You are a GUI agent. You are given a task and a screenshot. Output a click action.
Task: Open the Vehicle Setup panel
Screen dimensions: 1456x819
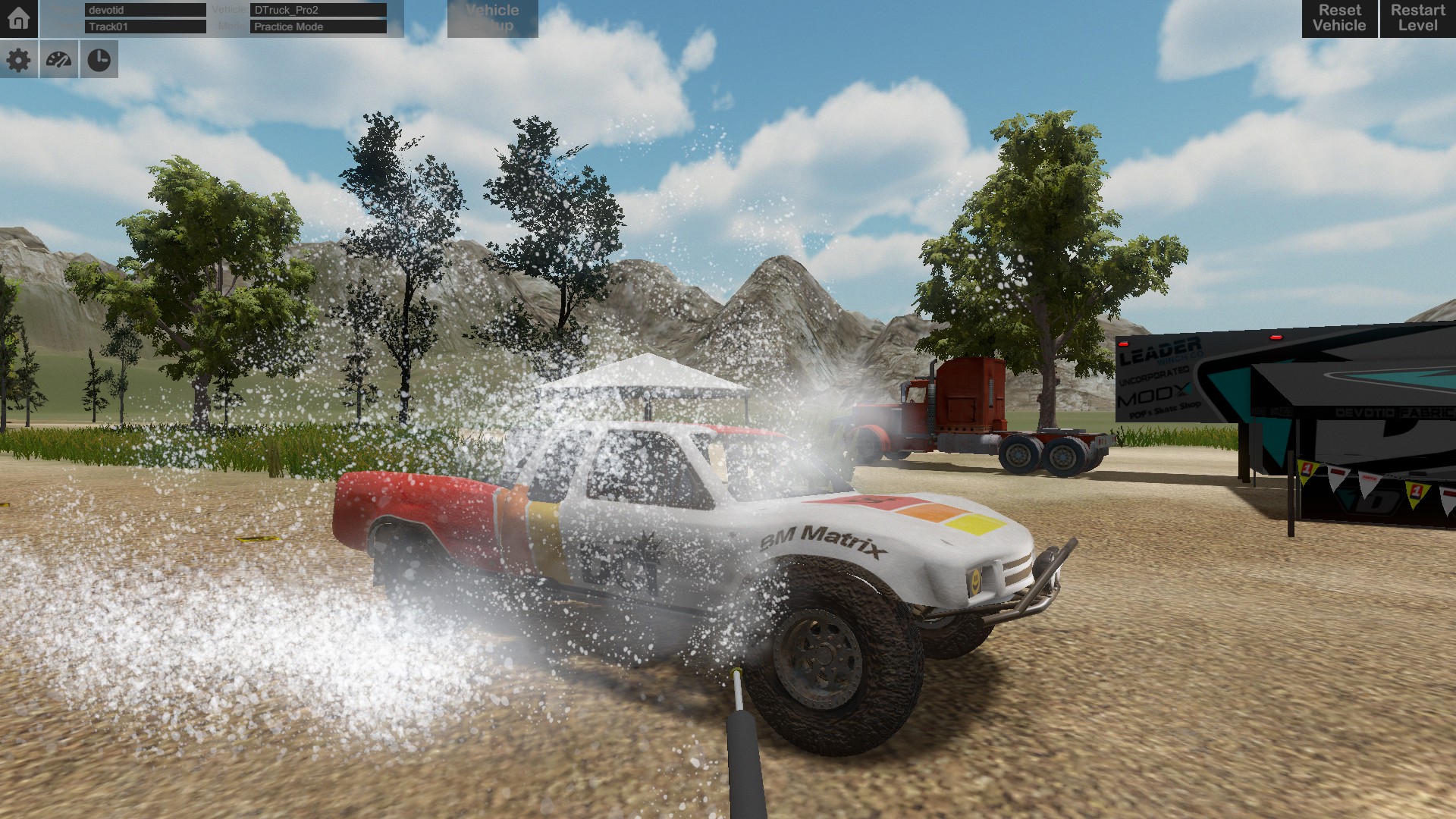[x=491, y=19]
